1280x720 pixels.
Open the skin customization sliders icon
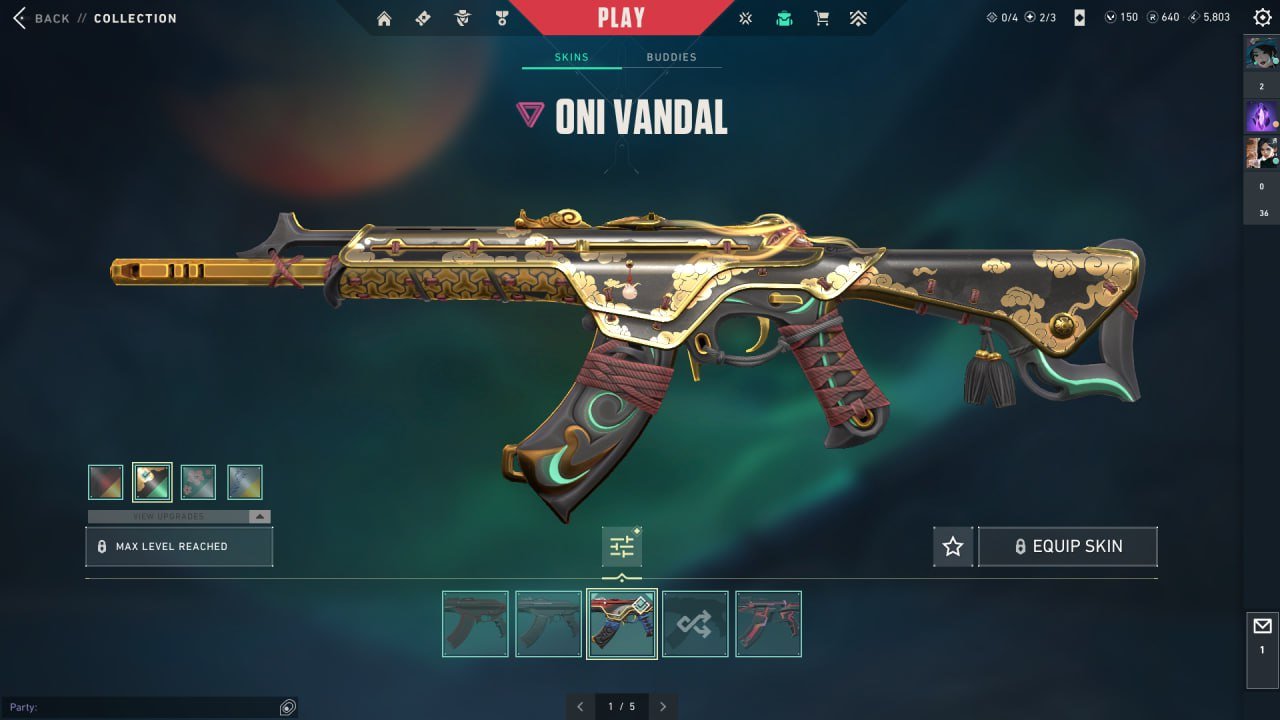click(621, 545)
